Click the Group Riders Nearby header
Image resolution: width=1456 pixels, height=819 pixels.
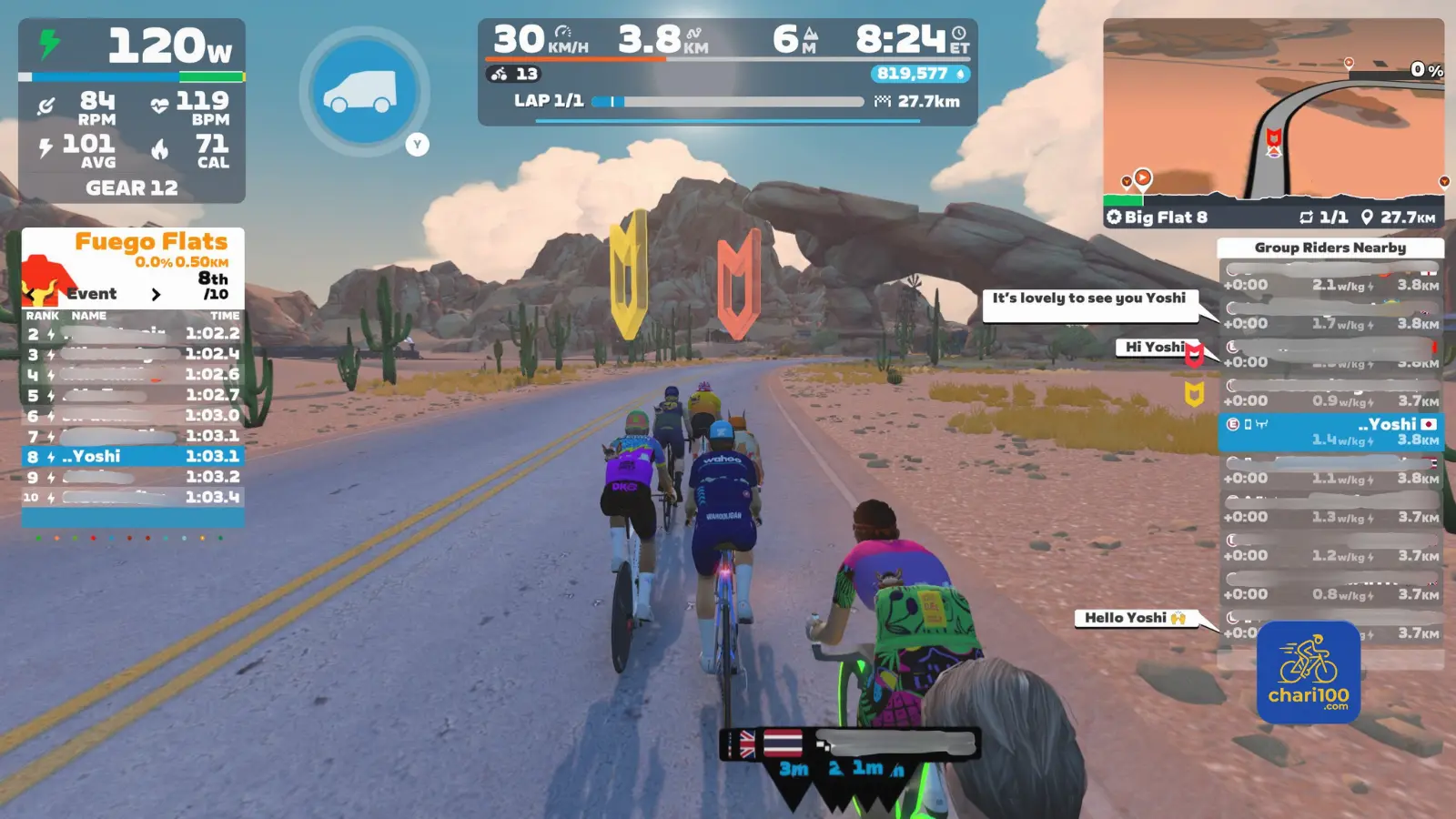coord(1330,248)
